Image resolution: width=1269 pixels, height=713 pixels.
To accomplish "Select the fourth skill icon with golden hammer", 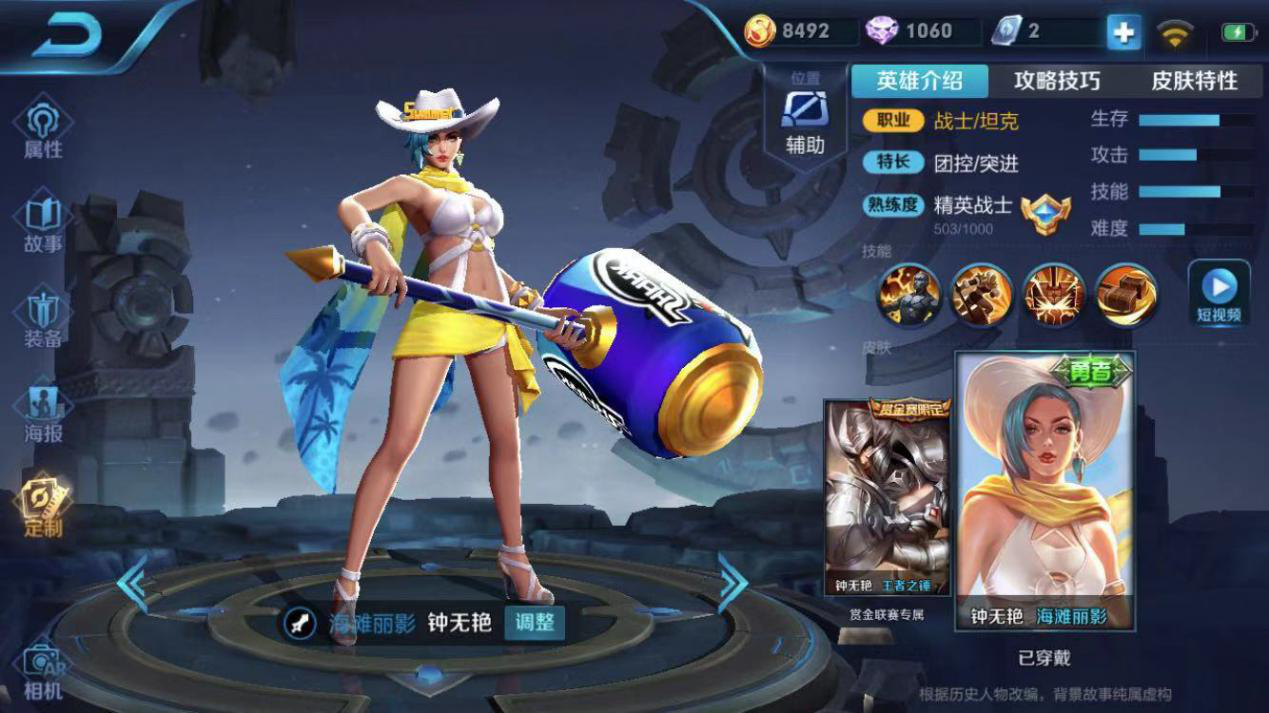I will click(x=1126, y=295).
